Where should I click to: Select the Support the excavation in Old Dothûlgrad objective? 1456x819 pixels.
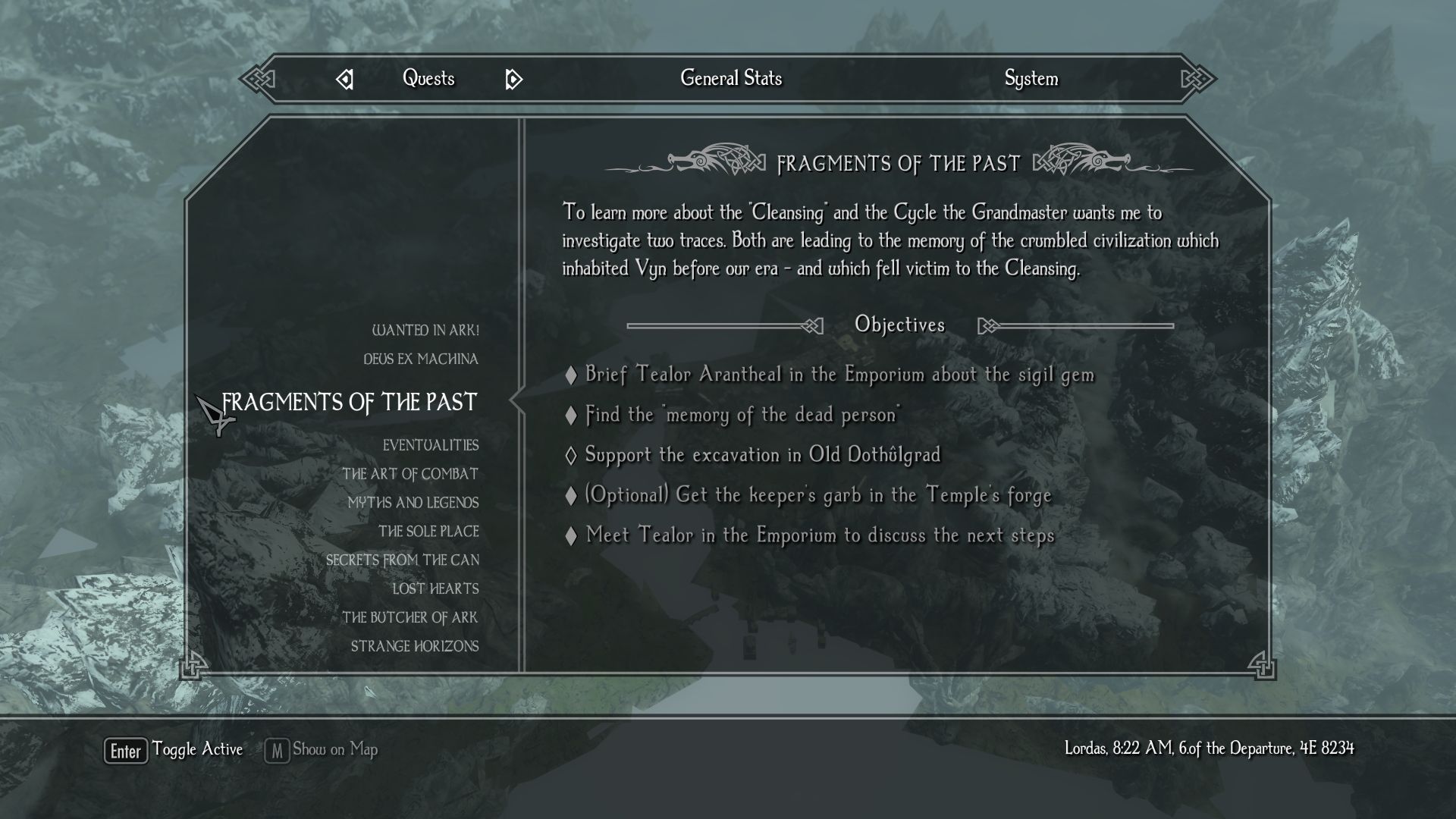(762, 455)
